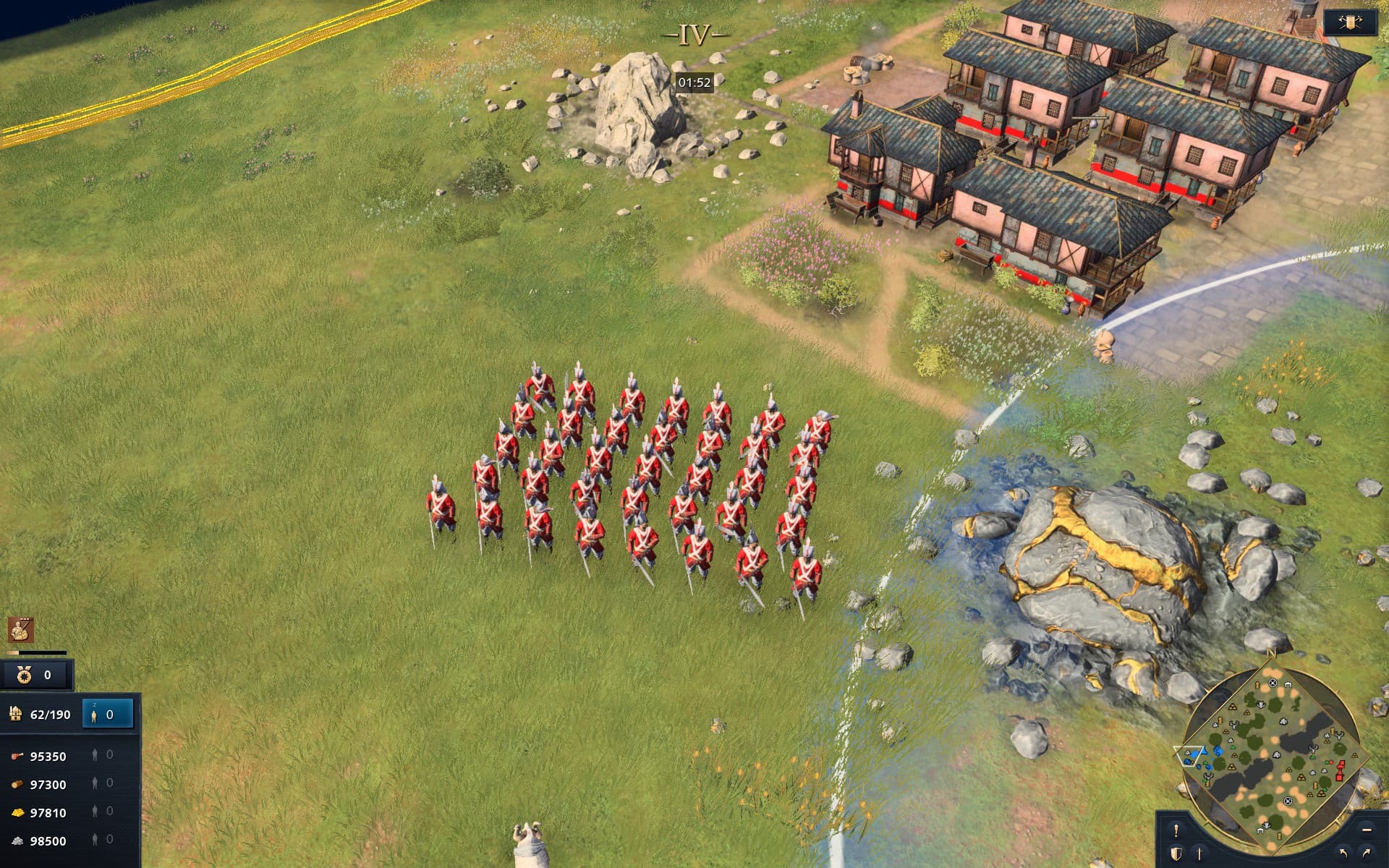Screen dimensions: 1389x868
Task: Select the food villager count
Action: [102, 756]
